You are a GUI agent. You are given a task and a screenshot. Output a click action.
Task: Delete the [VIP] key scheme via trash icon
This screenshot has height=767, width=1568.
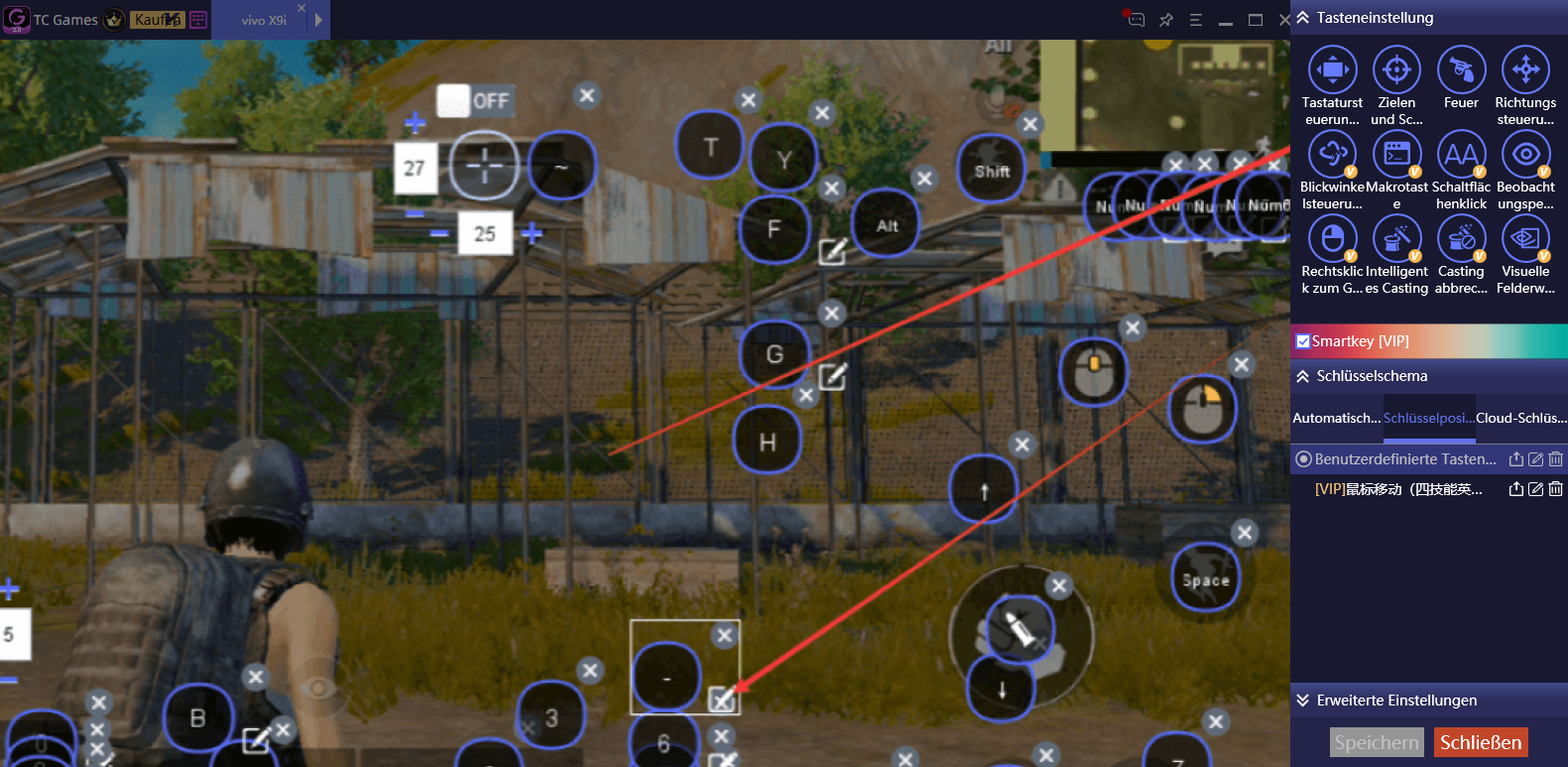(x=1556, y=488)
